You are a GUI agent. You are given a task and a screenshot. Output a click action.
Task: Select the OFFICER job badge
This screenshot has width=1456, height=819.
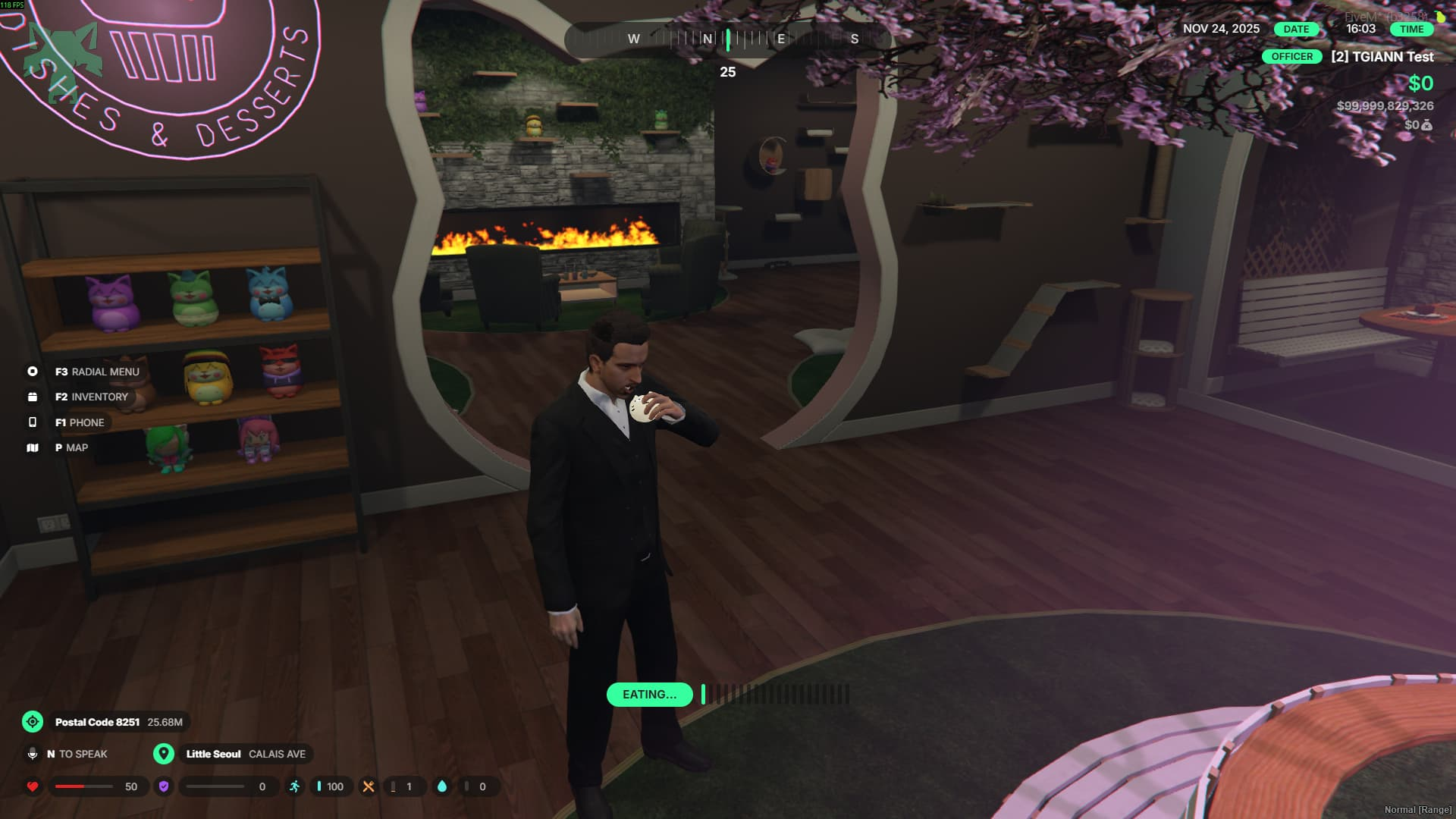pos(1291,57)
